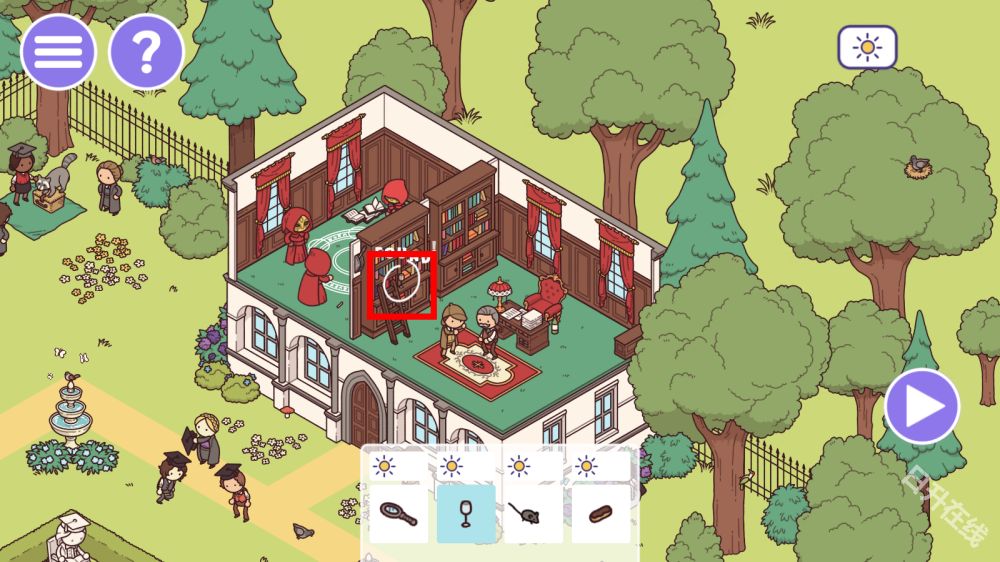
Task: Choose the wine glass item slot
Action: point(466,514)
